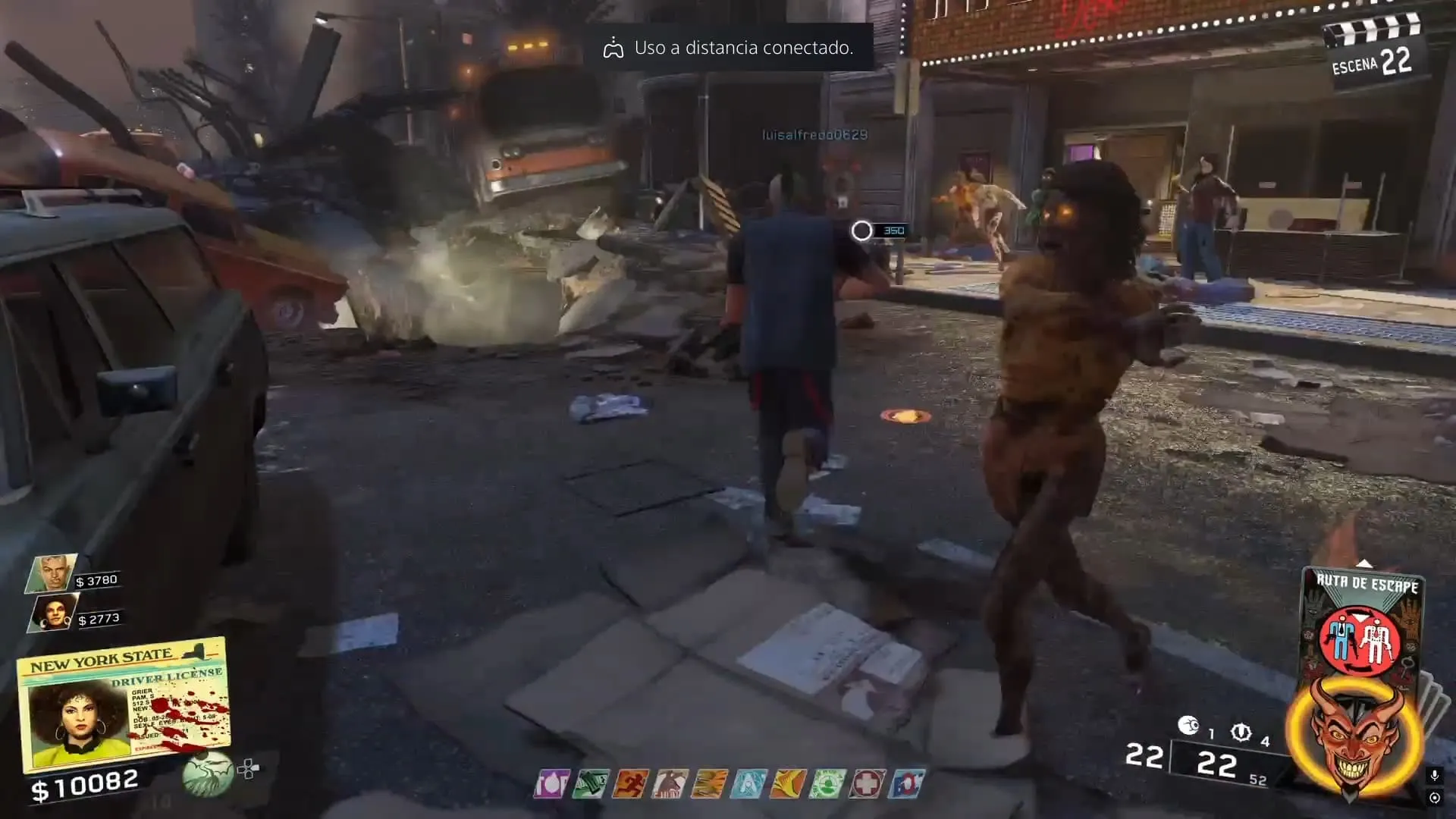
Task: Select the afro-haired teammate portrait
Action: (55, 613)
